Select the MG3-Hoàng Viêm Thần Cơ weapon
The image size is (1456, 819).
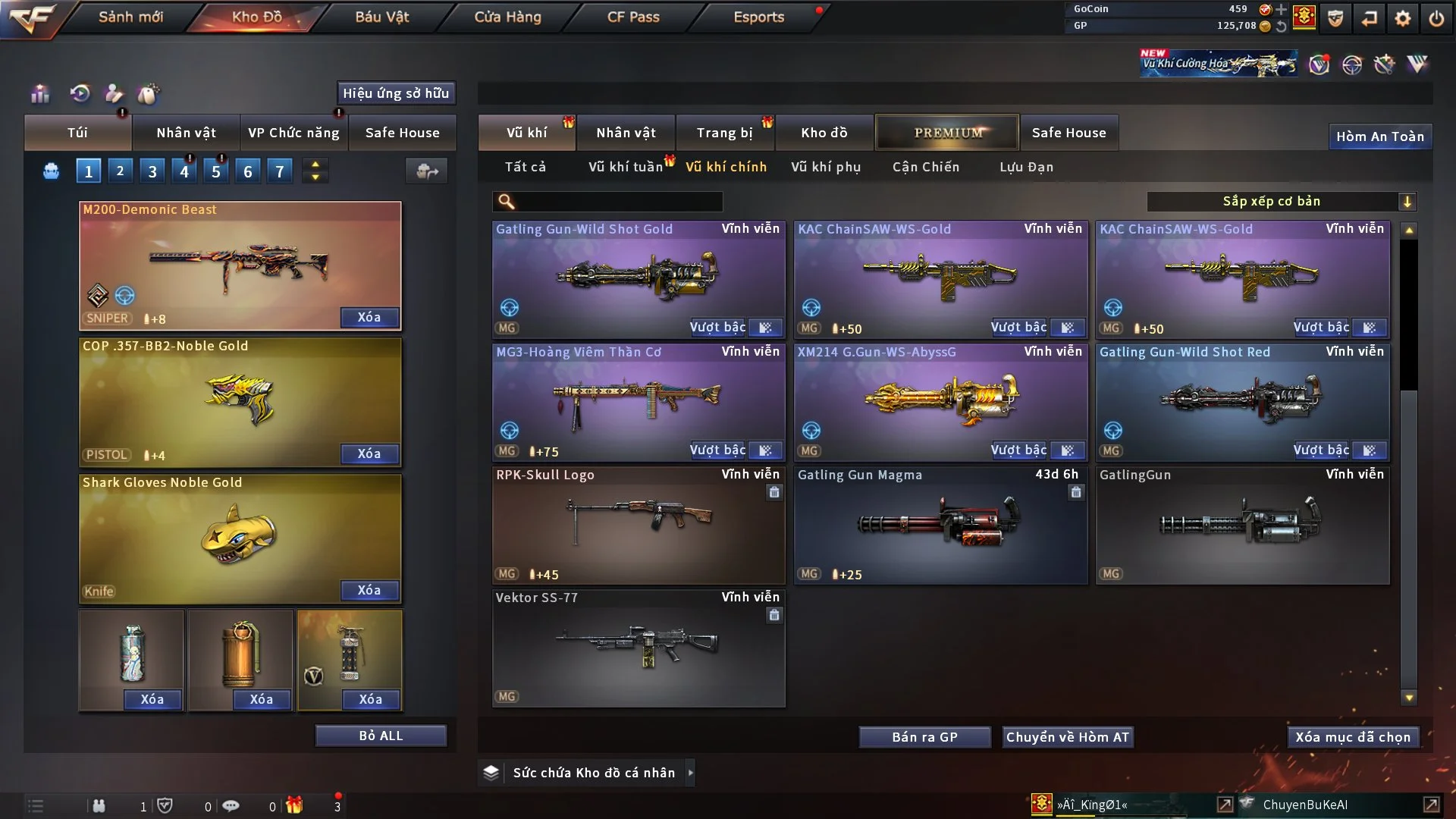tap(639, 402)
